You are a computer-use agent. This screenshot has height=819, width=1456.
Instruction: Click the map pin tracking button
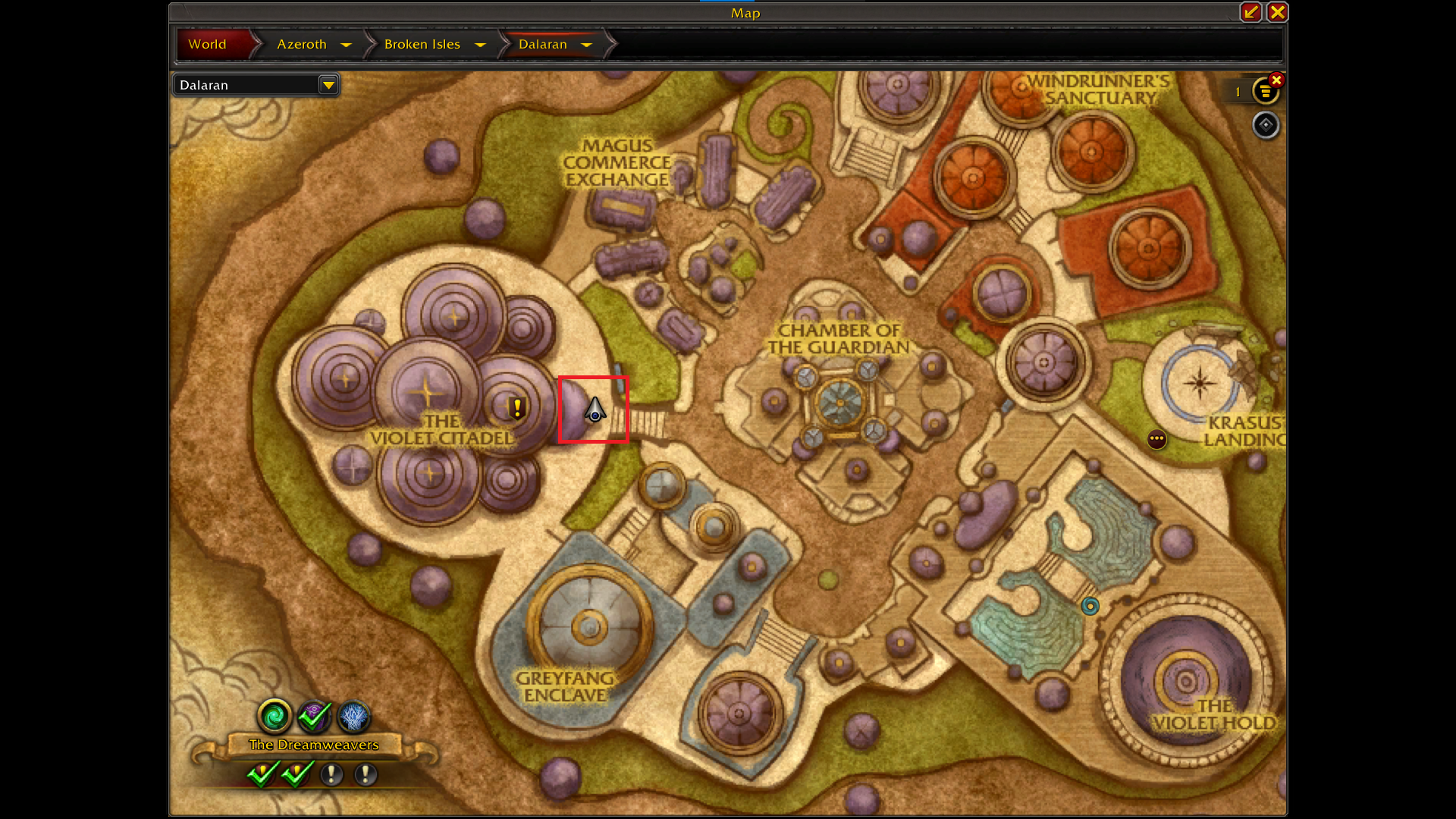1265,125
